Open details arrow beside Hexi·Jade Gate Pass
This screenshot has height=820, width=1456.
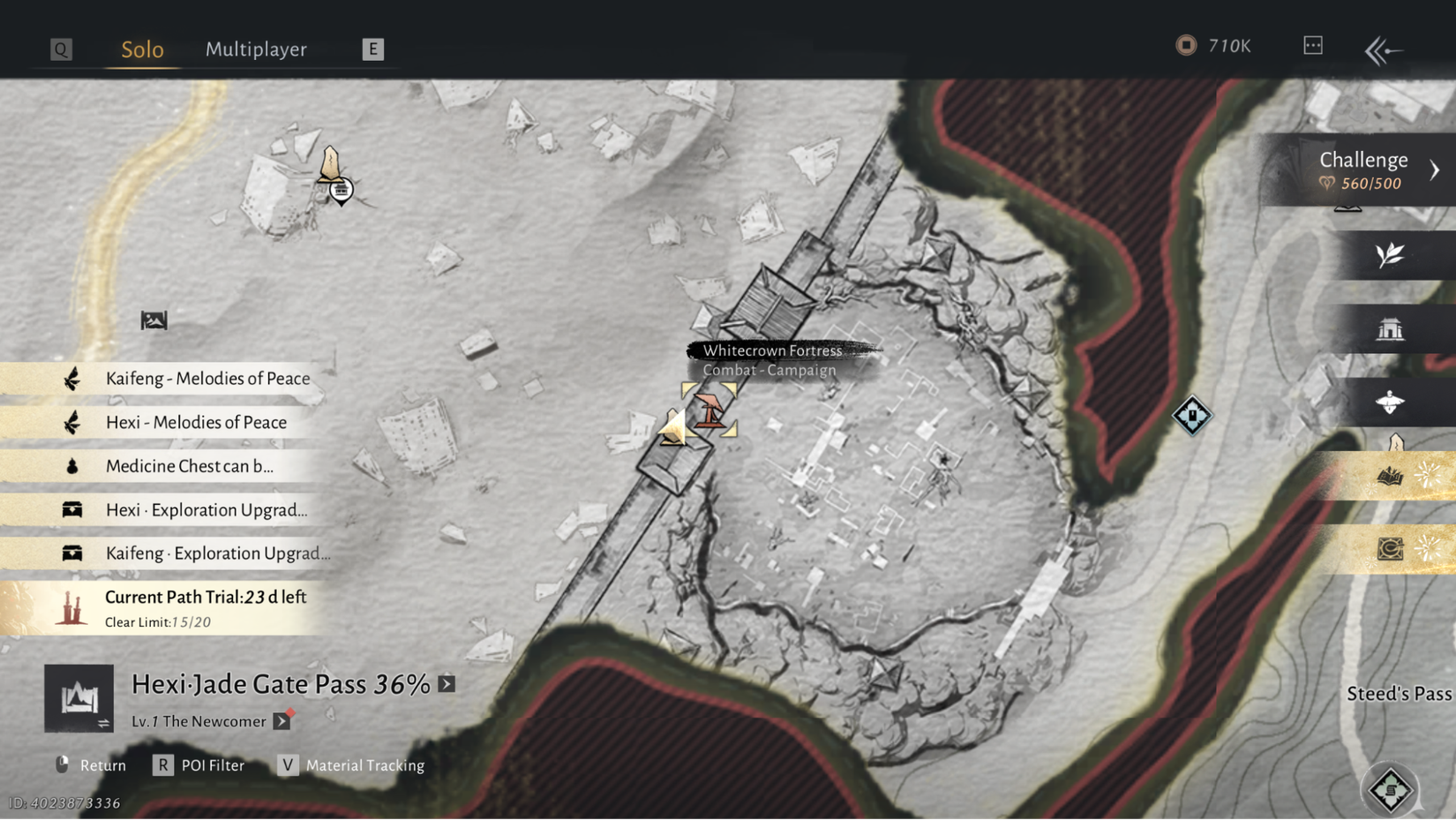(447, 683)
